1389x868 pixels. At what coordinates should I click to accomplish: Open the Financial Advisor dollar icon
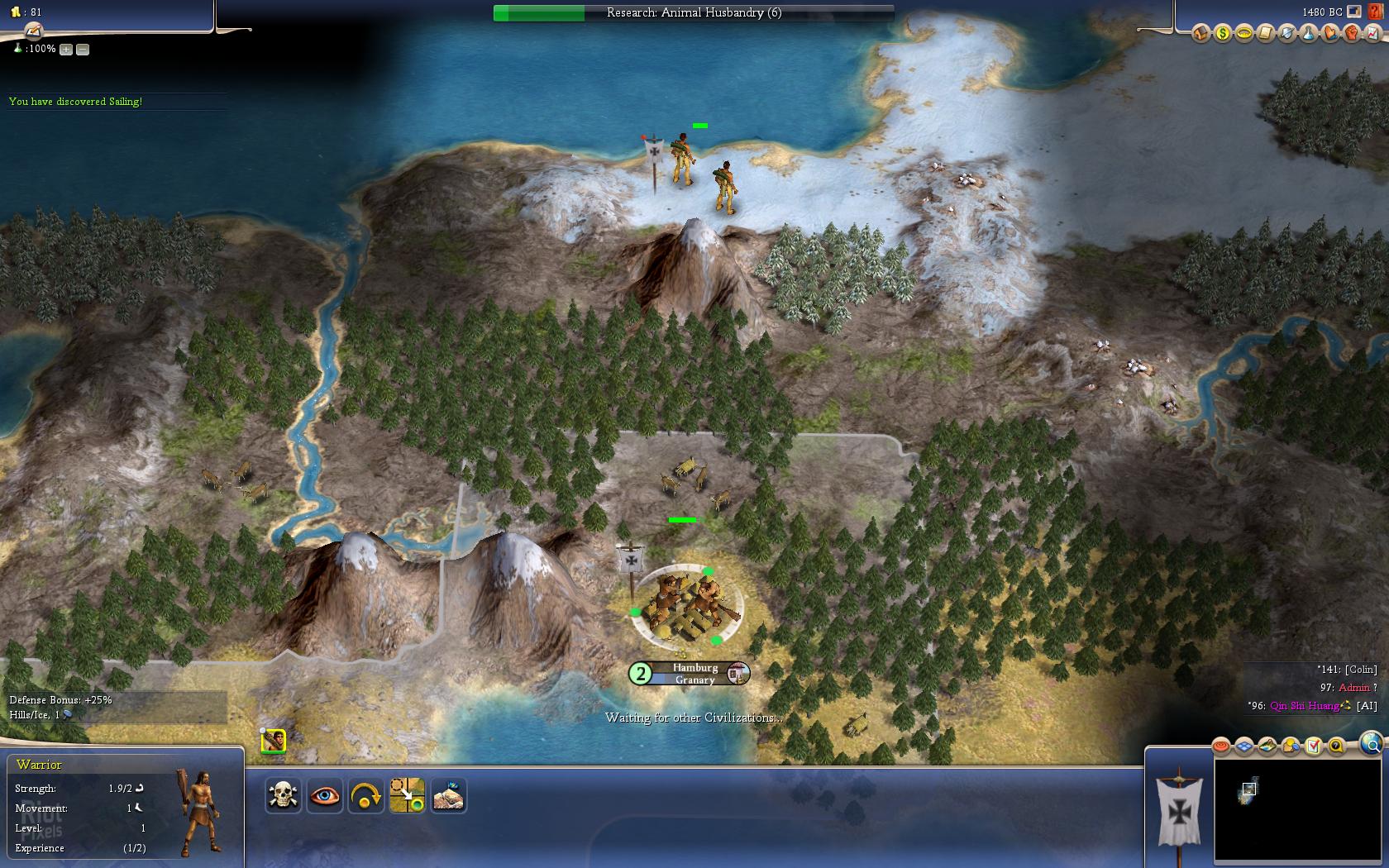pyautogui.click(x=1222, y=34)
